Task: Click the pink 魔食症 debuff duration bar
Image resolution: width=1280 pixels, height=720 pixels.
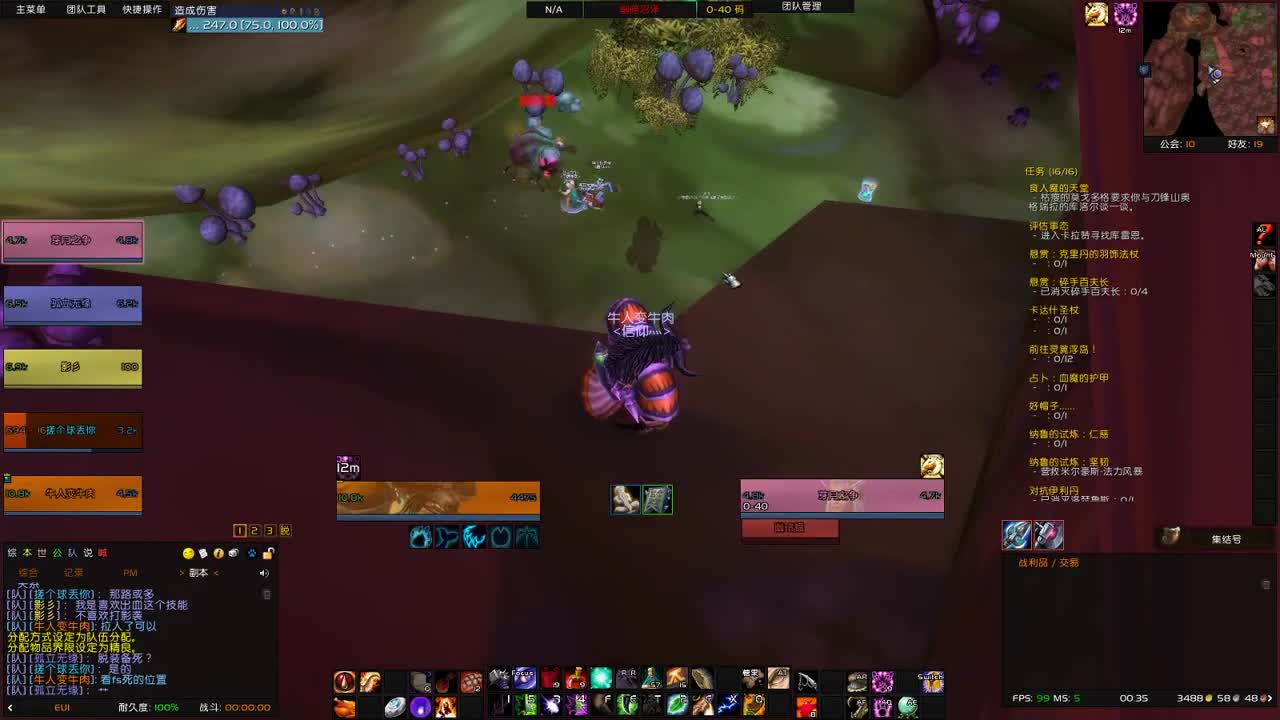Action: coord(790,528)
